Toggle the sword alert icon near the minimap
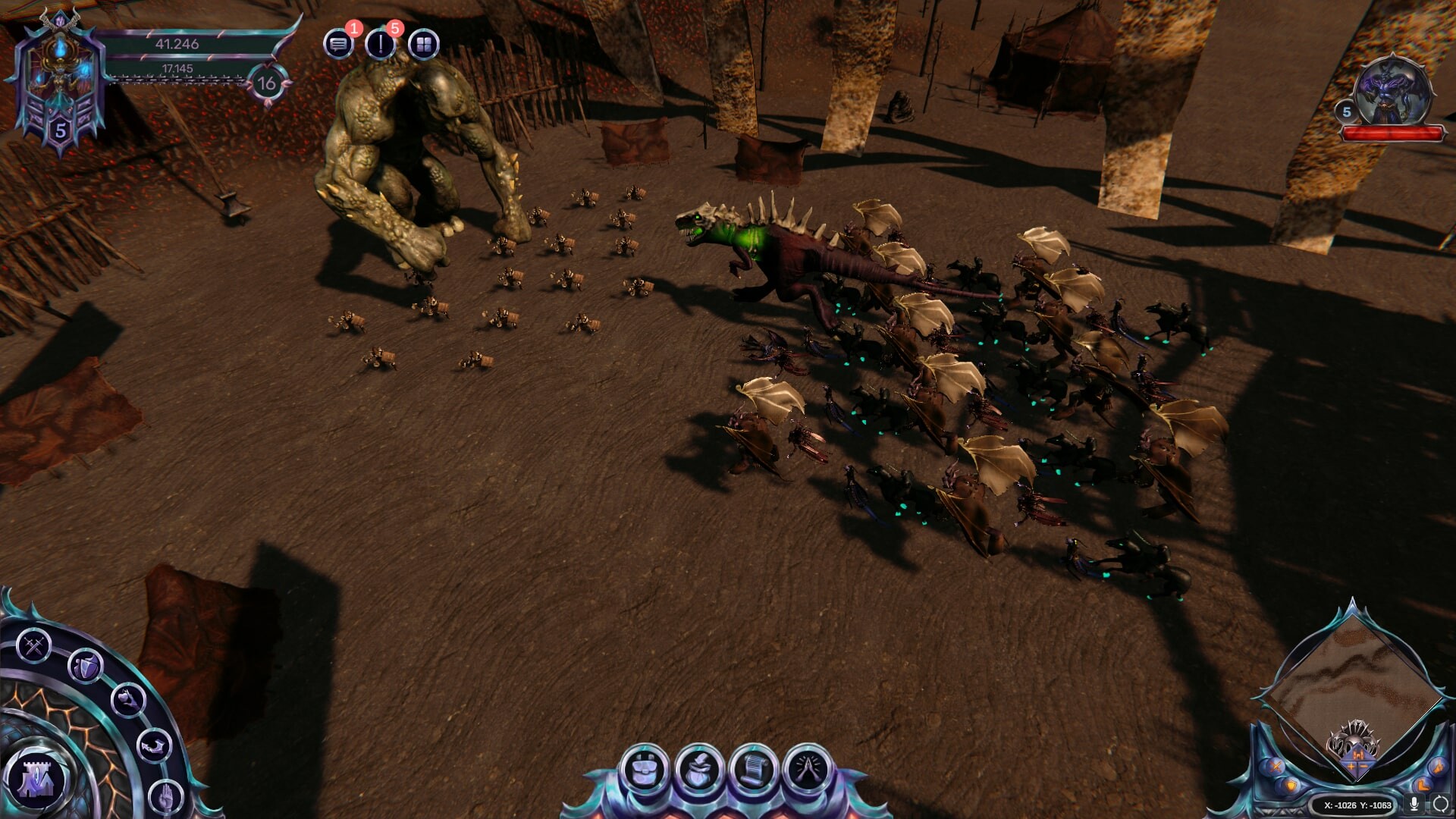The width and height of the screenshot is (1456, 819). (x=1274, y=766)
